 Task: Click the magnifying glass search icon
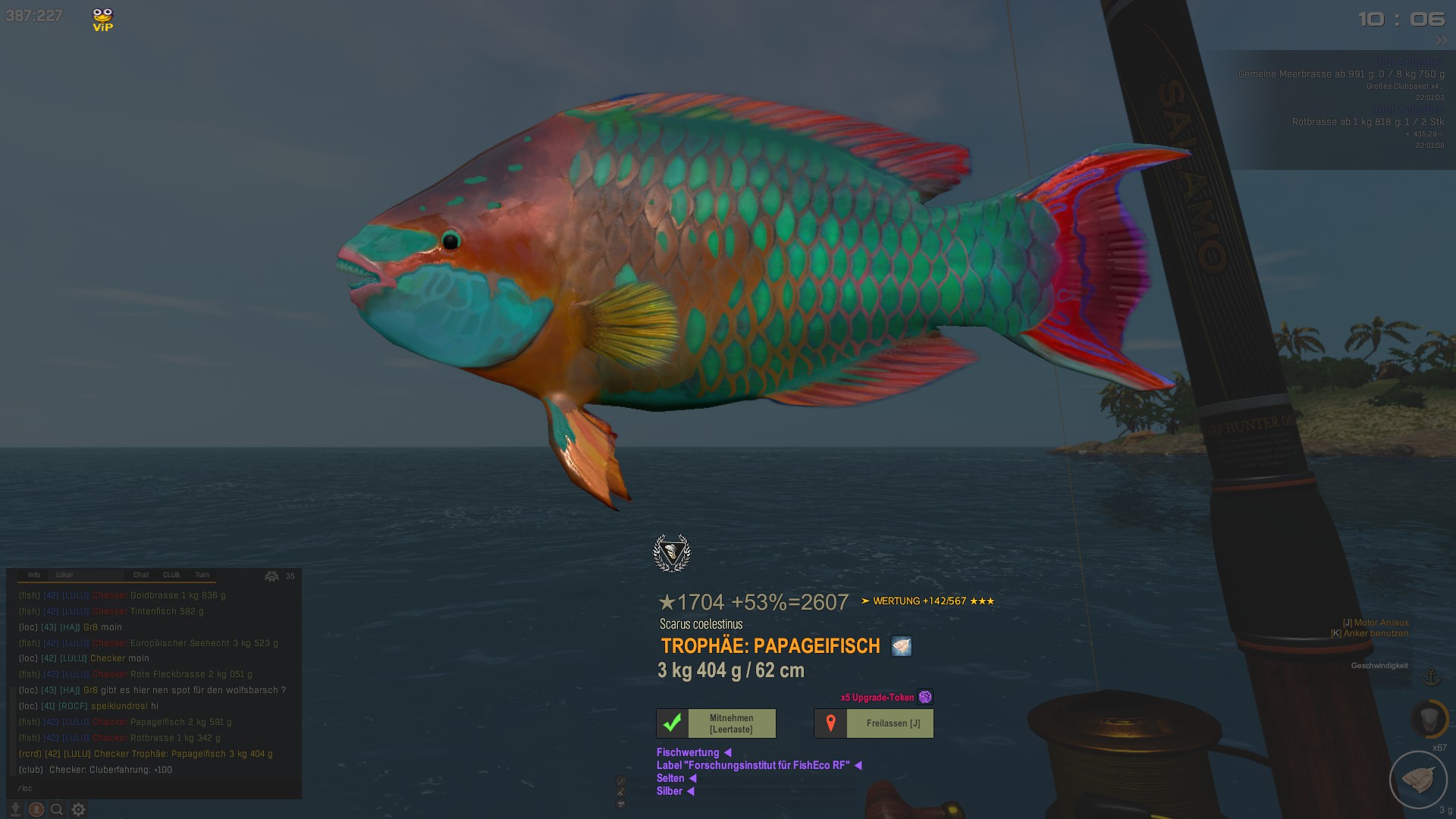tap(57, 809)
